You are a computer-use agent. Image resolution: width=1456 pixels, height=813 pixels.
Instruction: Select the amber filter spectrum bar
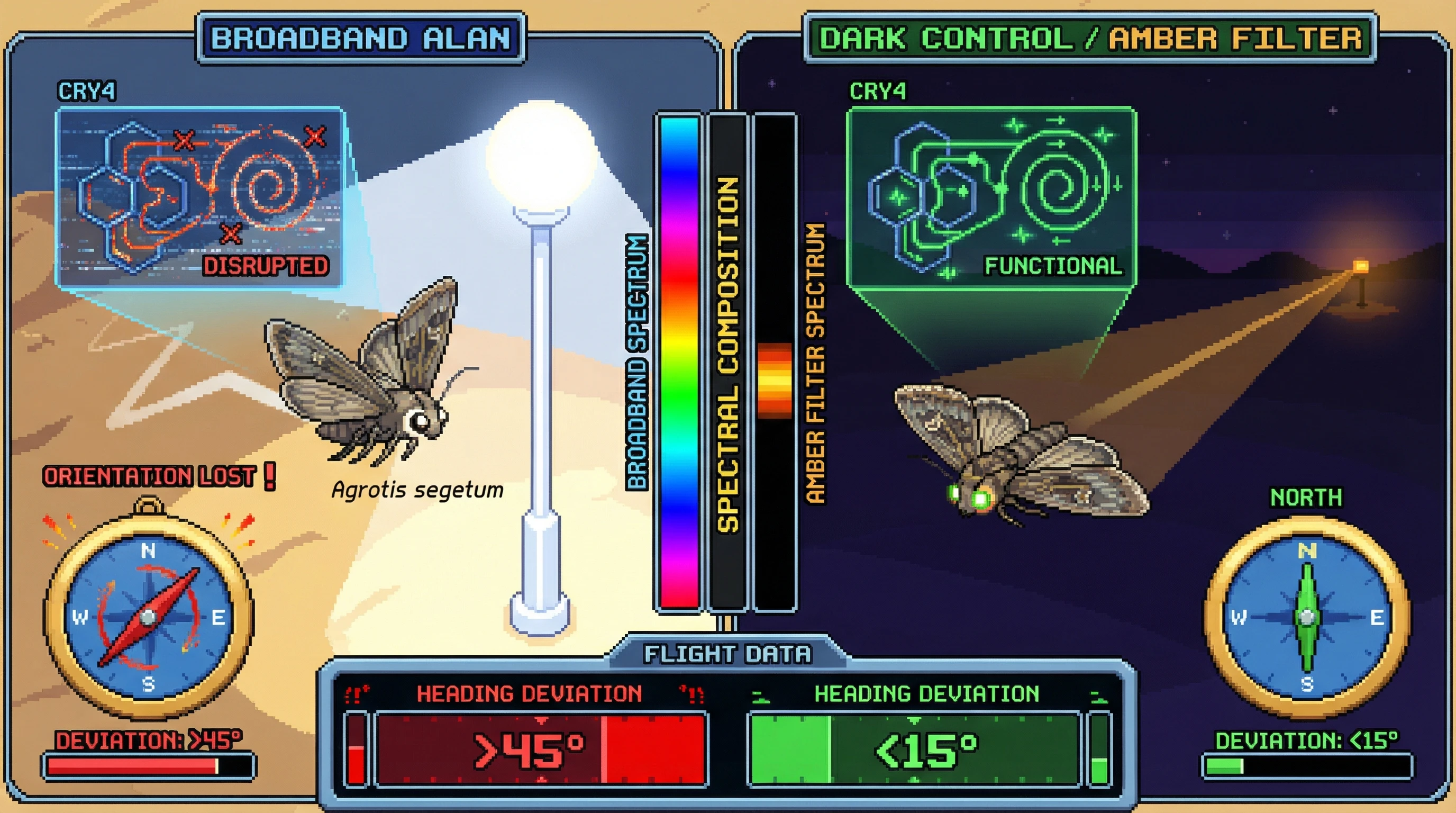(x=775, y=362)
